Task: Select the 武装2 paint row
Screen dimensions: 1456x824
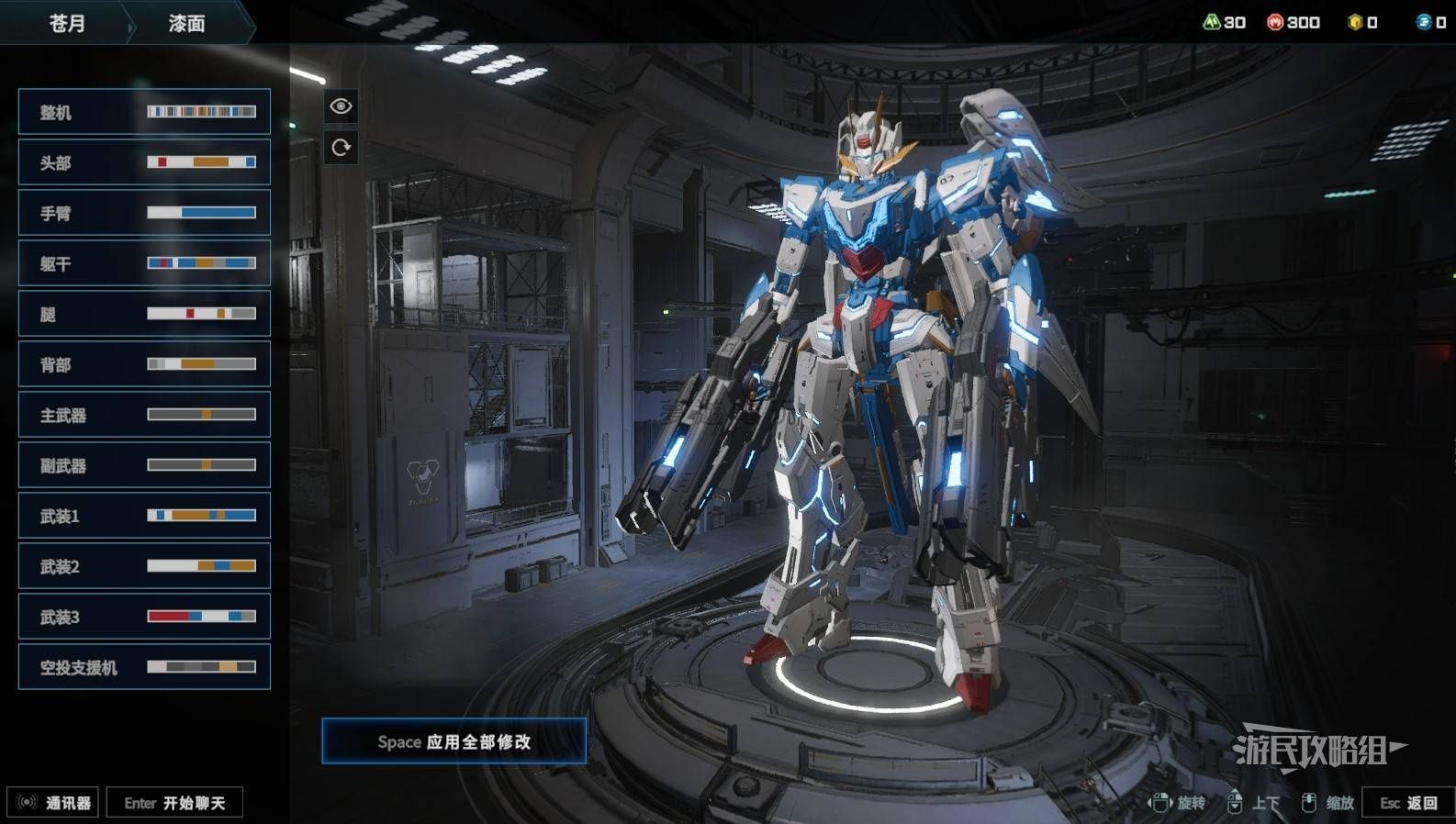Action: pos(144,566)
